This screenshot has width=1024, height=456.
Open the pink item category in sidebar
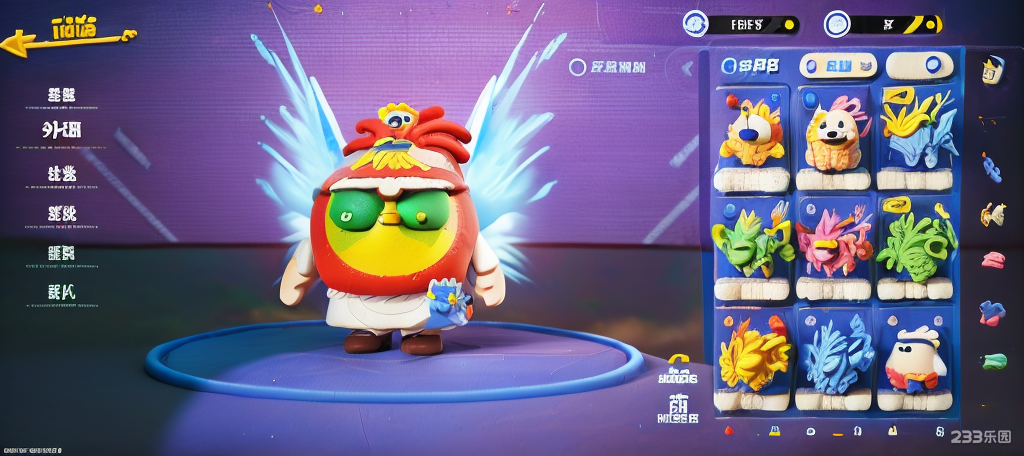(992, 260)
